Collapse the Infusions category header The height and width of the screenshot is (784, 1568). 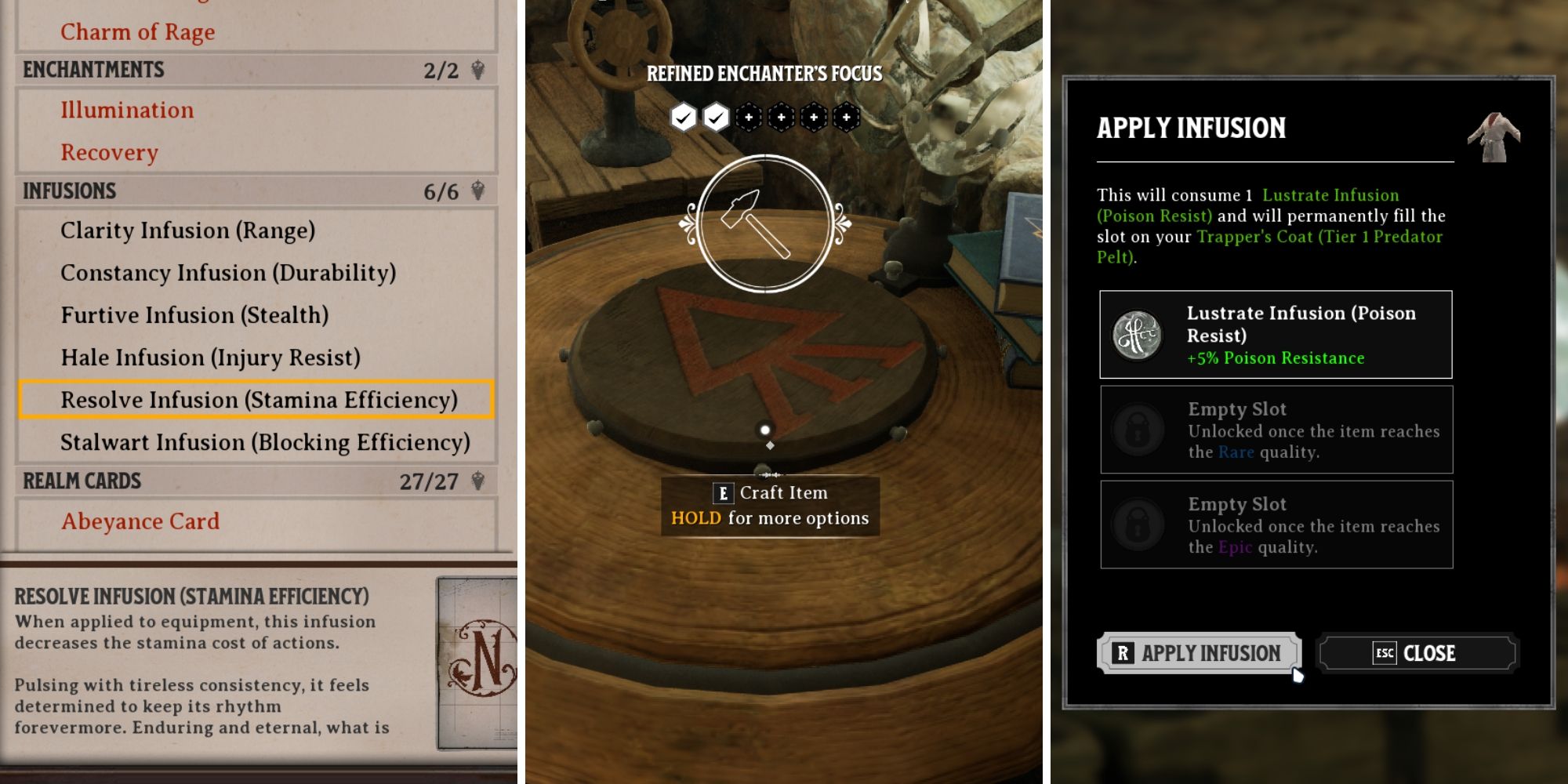click(x=254, y=191)
